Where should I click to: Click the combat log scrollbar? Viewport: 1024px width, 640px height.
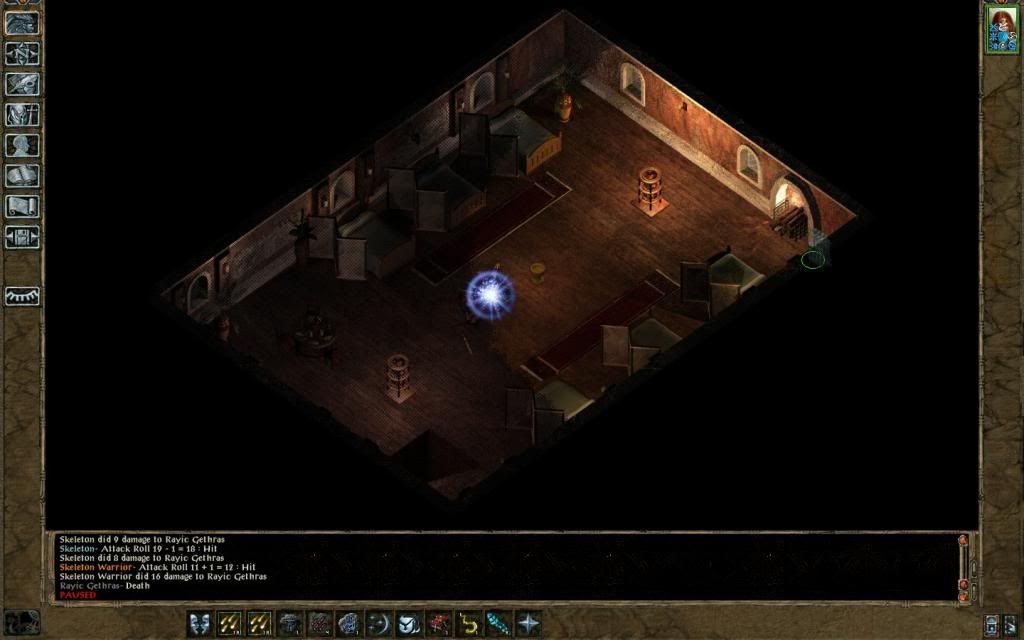(963, 565)
